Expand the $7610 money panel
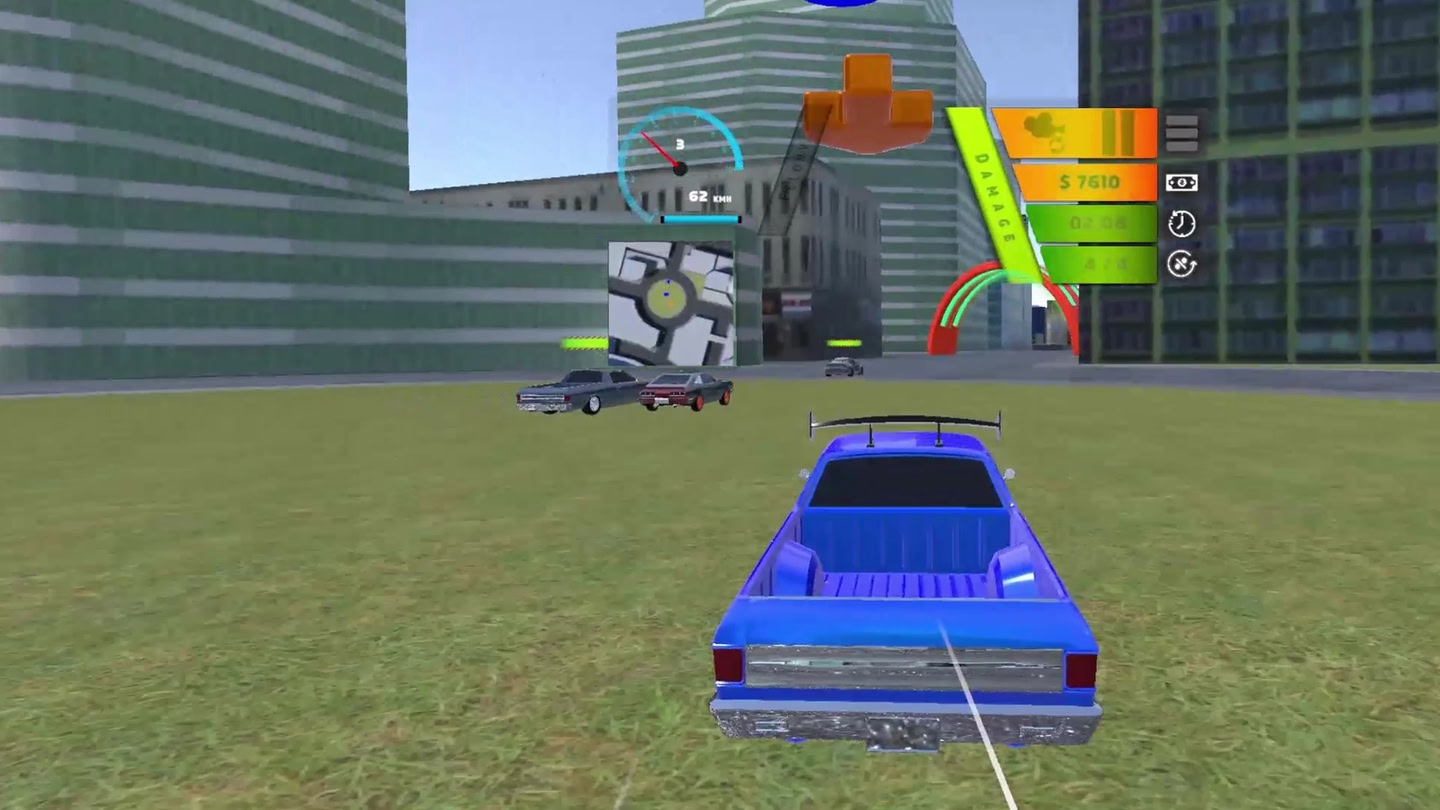1440x810 pixels. point(1089,181)
